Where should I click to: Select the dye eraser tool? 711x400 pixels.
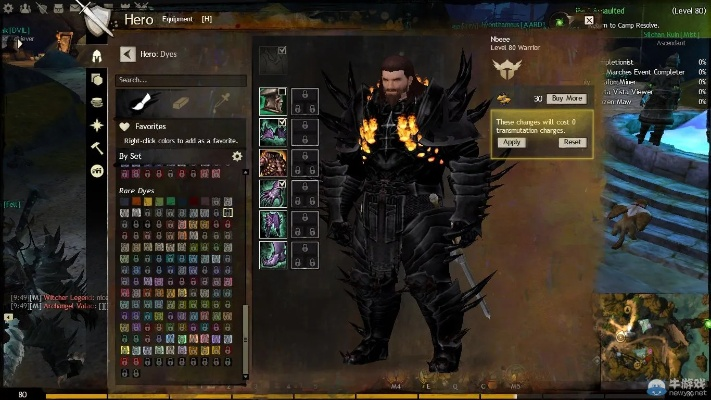click(x=180, y=101)
